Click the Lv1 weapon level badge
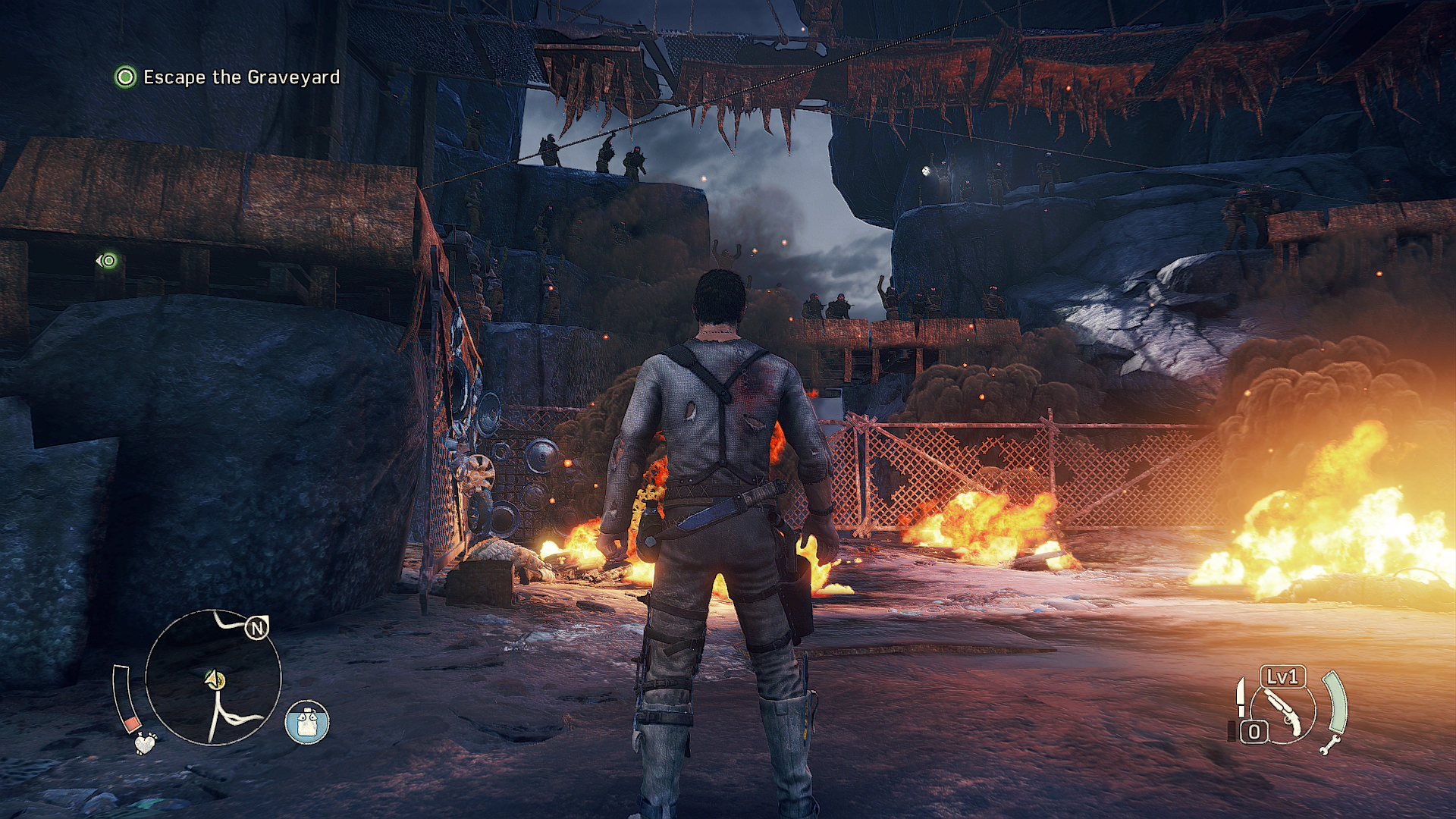The image size is (1456, 819). [1282, 676]
